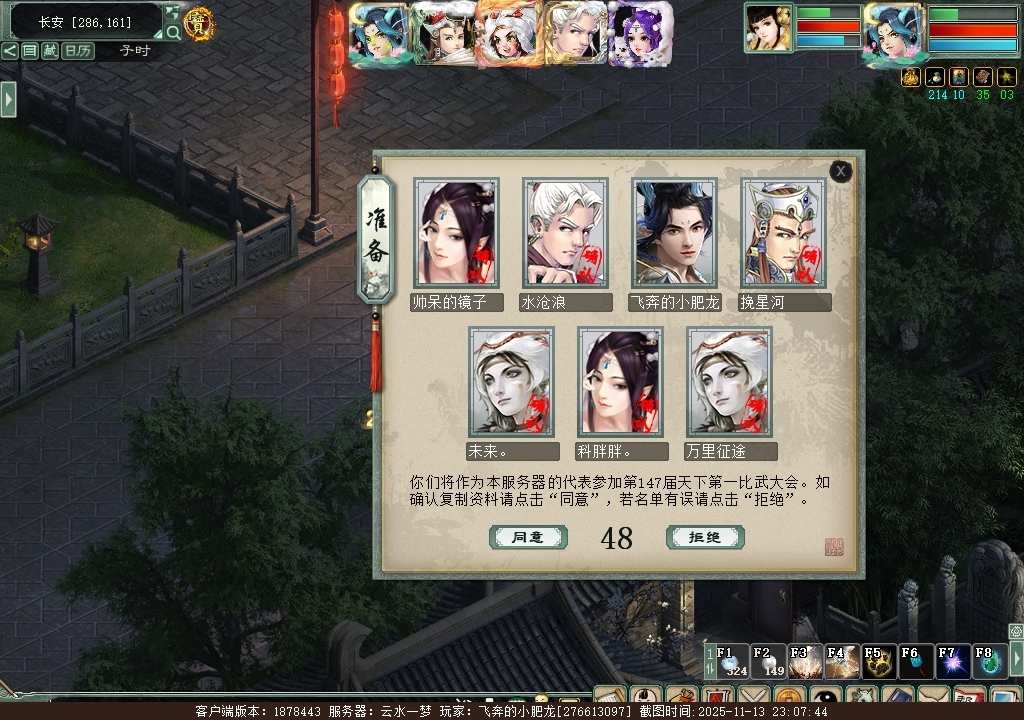Viewport: 1024px width, 720px height.
Task: Open the blue-haired player character portrait
Action: 892,30
